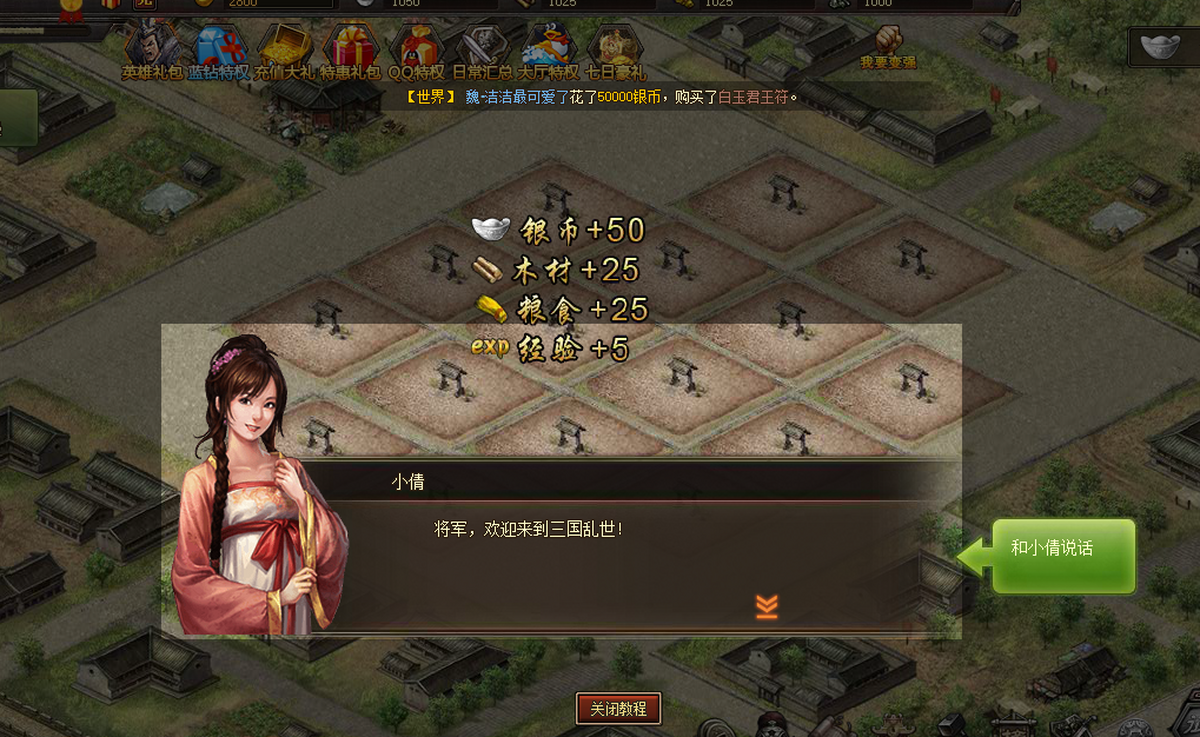Open the 七日豪礼 seven-day gift
This screenshot has height=737, width=1200.
(x=615, y=50)
